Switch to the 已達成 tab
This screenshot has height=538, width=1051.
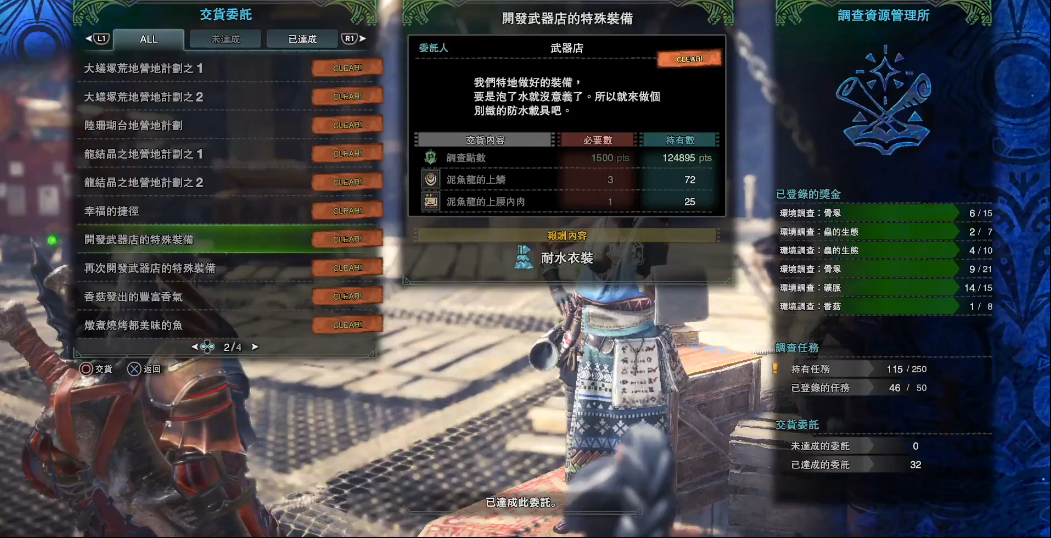click(302, 39)
